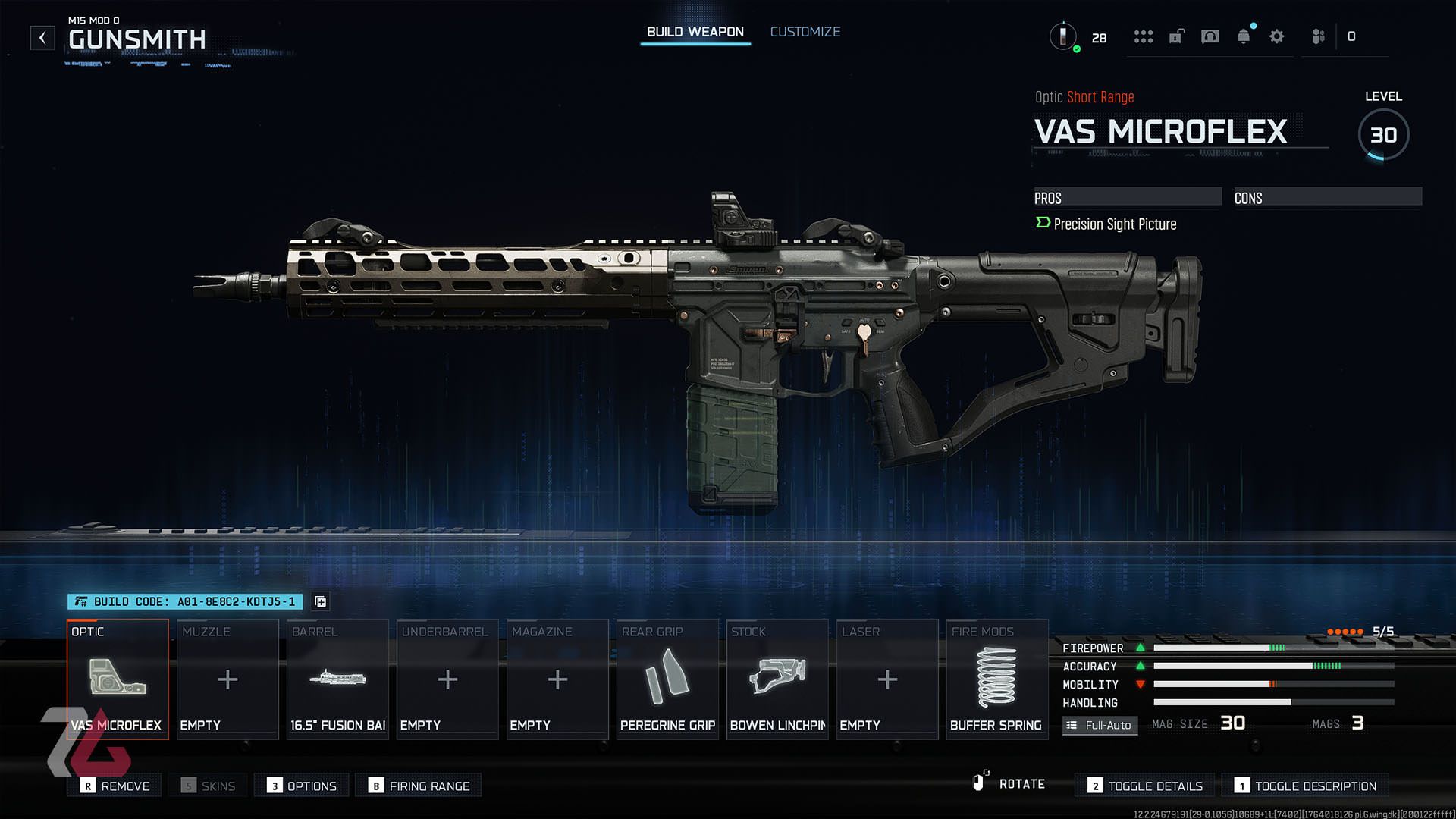Open the support headset icon

click(x=1210, y=36)
